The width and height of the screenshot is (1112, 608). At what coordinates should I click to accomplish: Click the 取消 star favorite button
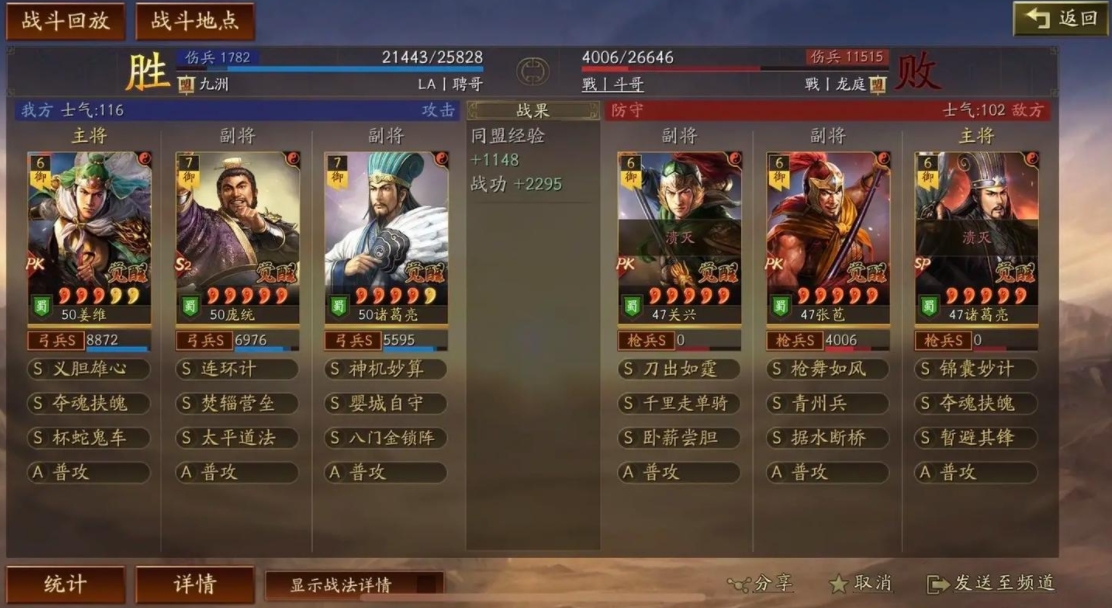861,583
